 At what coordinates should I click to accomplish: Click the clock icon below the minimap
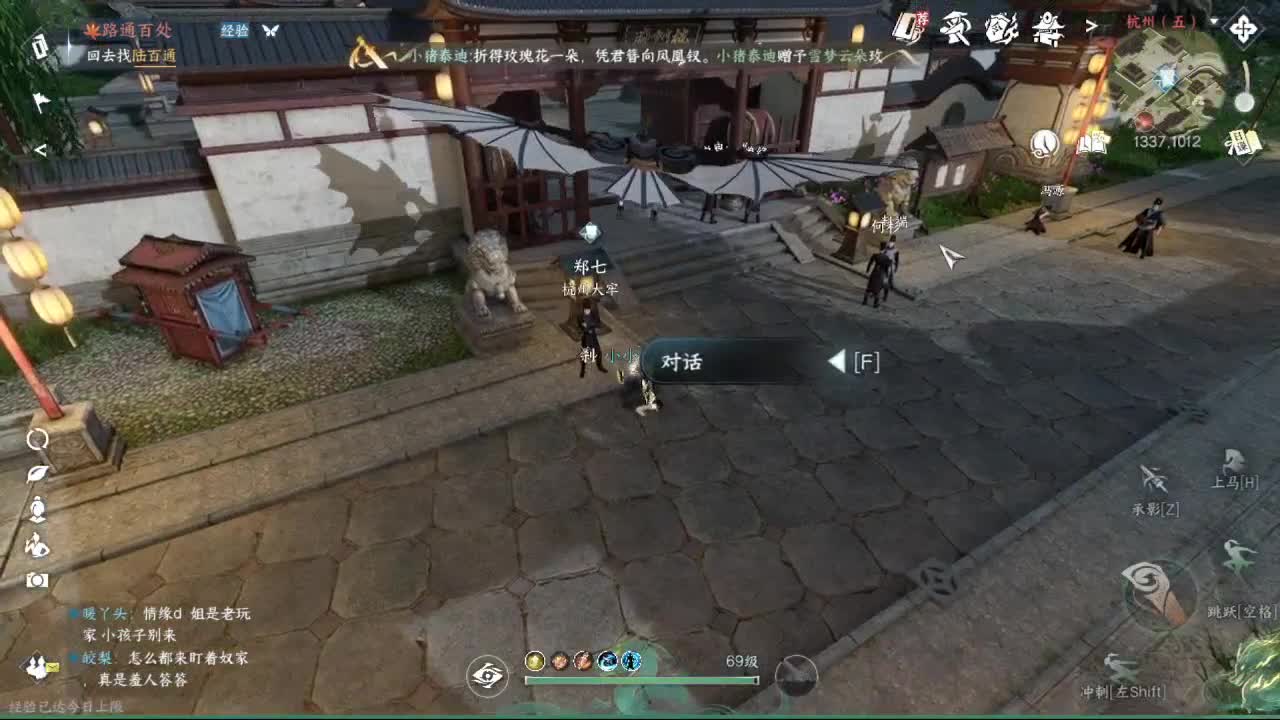(x=1044, y=144)
